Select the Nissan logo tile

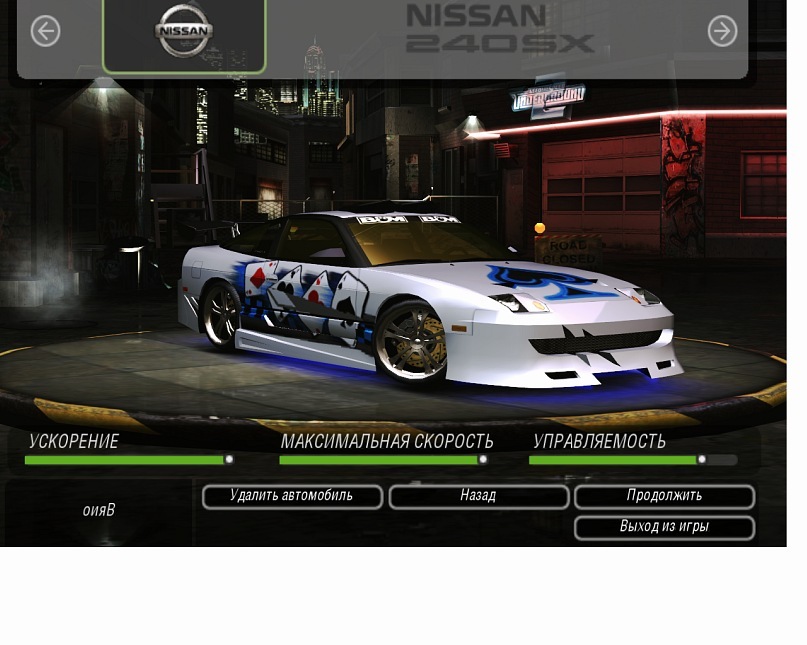[184, 34]
